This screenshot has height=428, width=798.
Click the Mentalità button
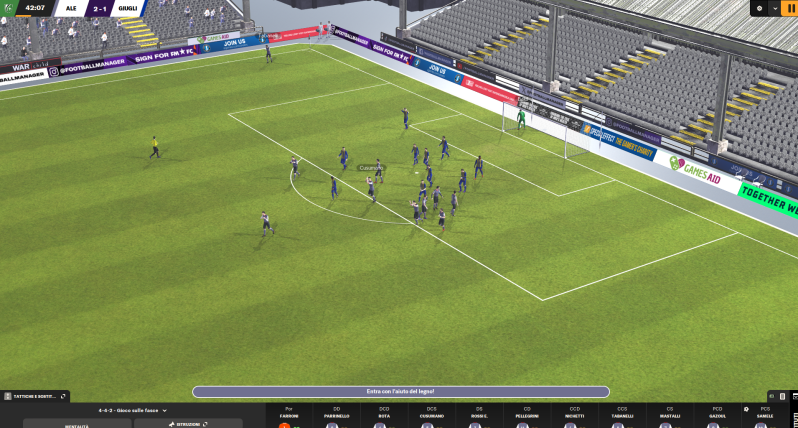click(x=78, y=424)
